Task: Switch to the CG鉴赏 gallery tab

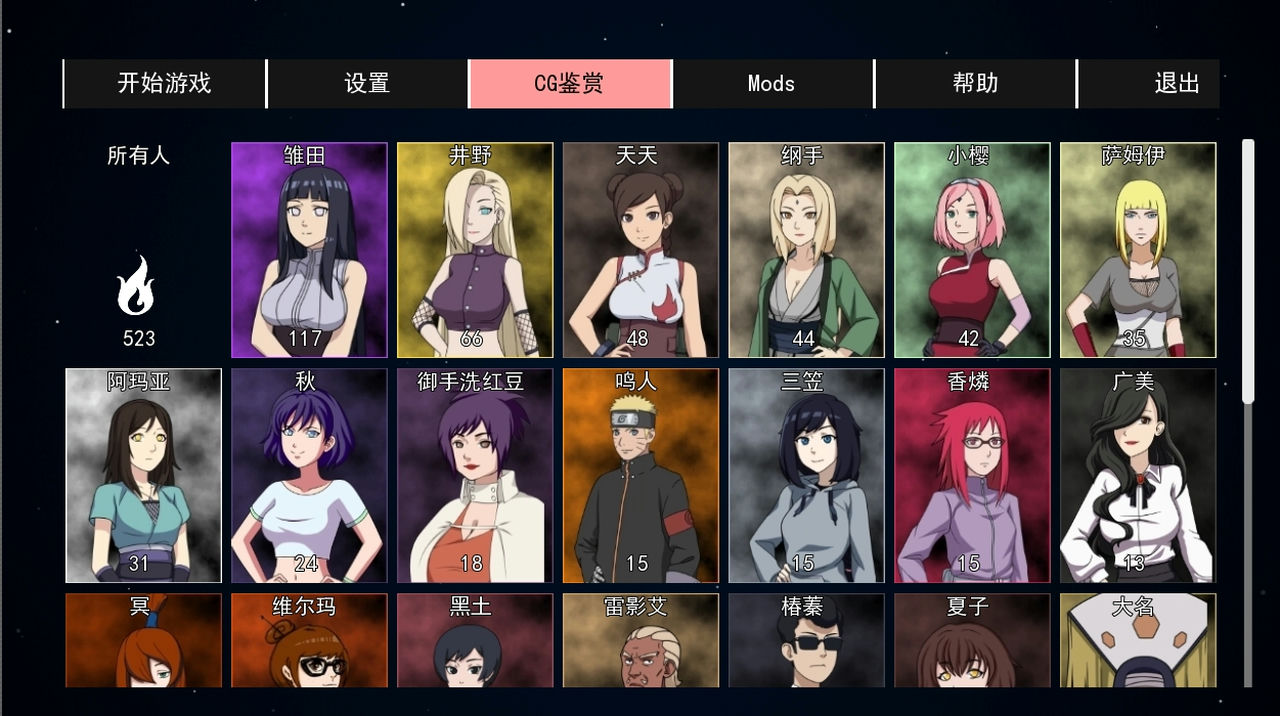Action: 569,83
